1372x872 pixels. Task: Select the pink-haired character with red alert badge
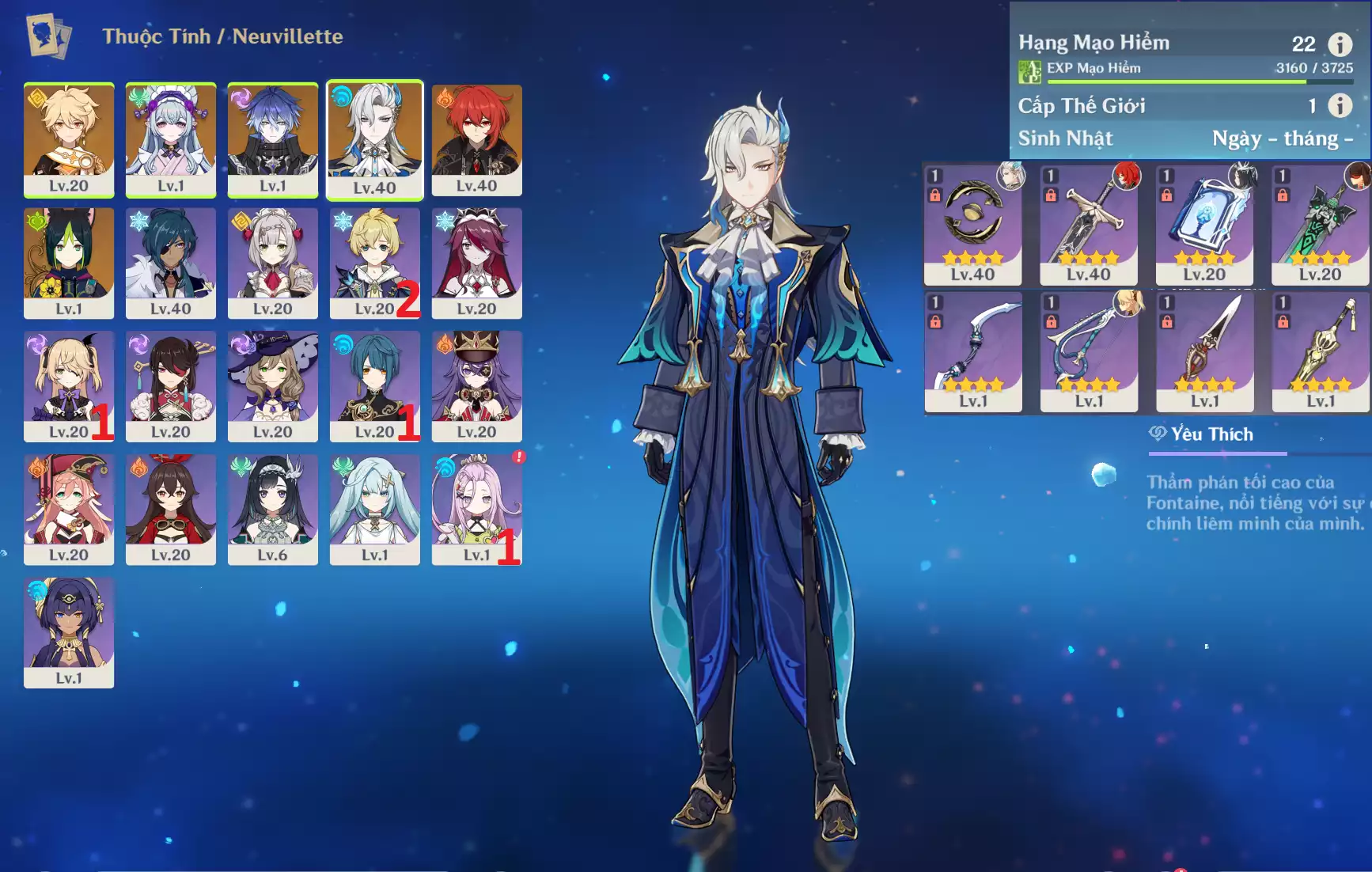click(x=476, y=509)
